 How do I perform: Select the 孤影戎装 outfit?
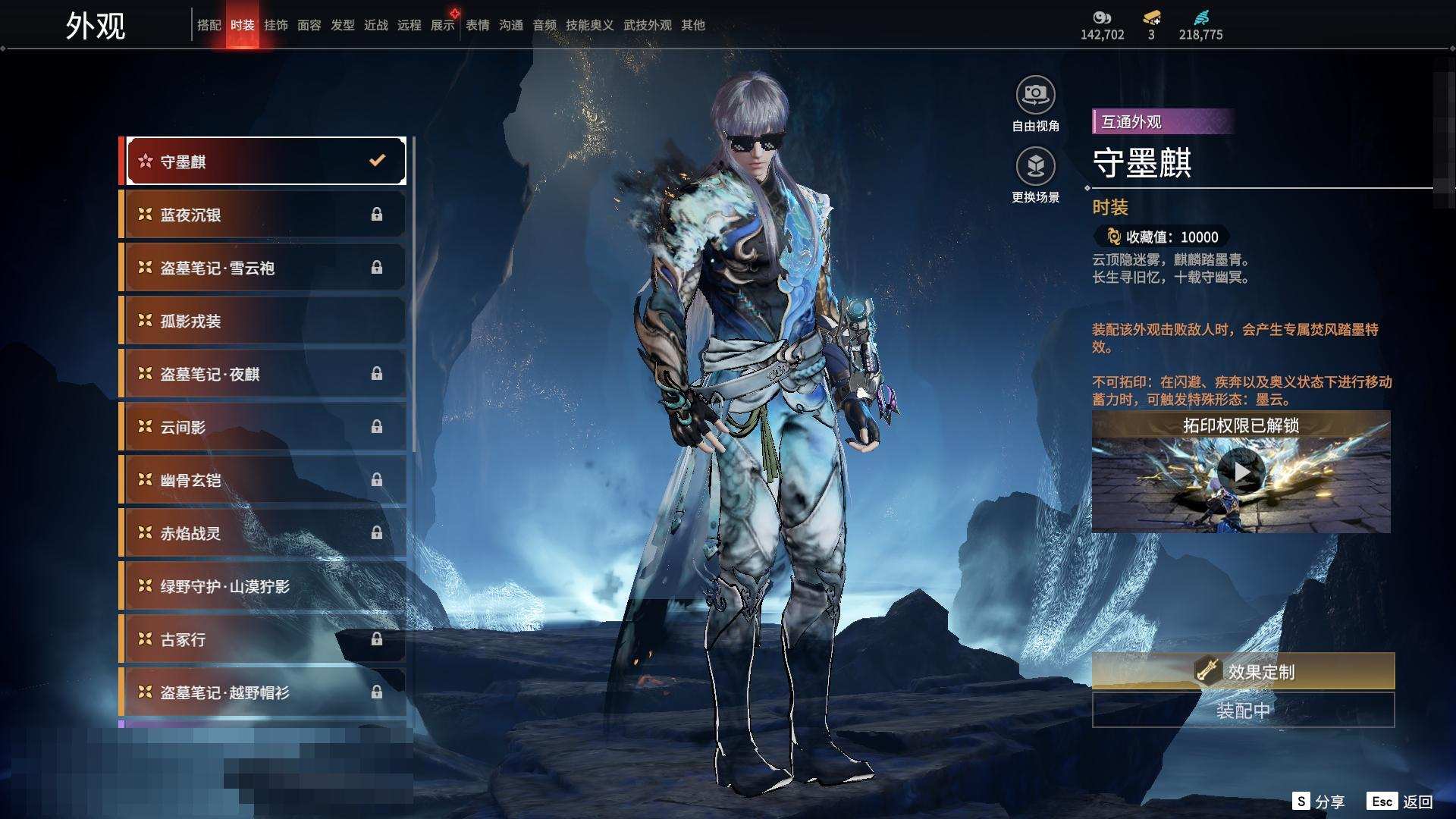click(262, 321)
